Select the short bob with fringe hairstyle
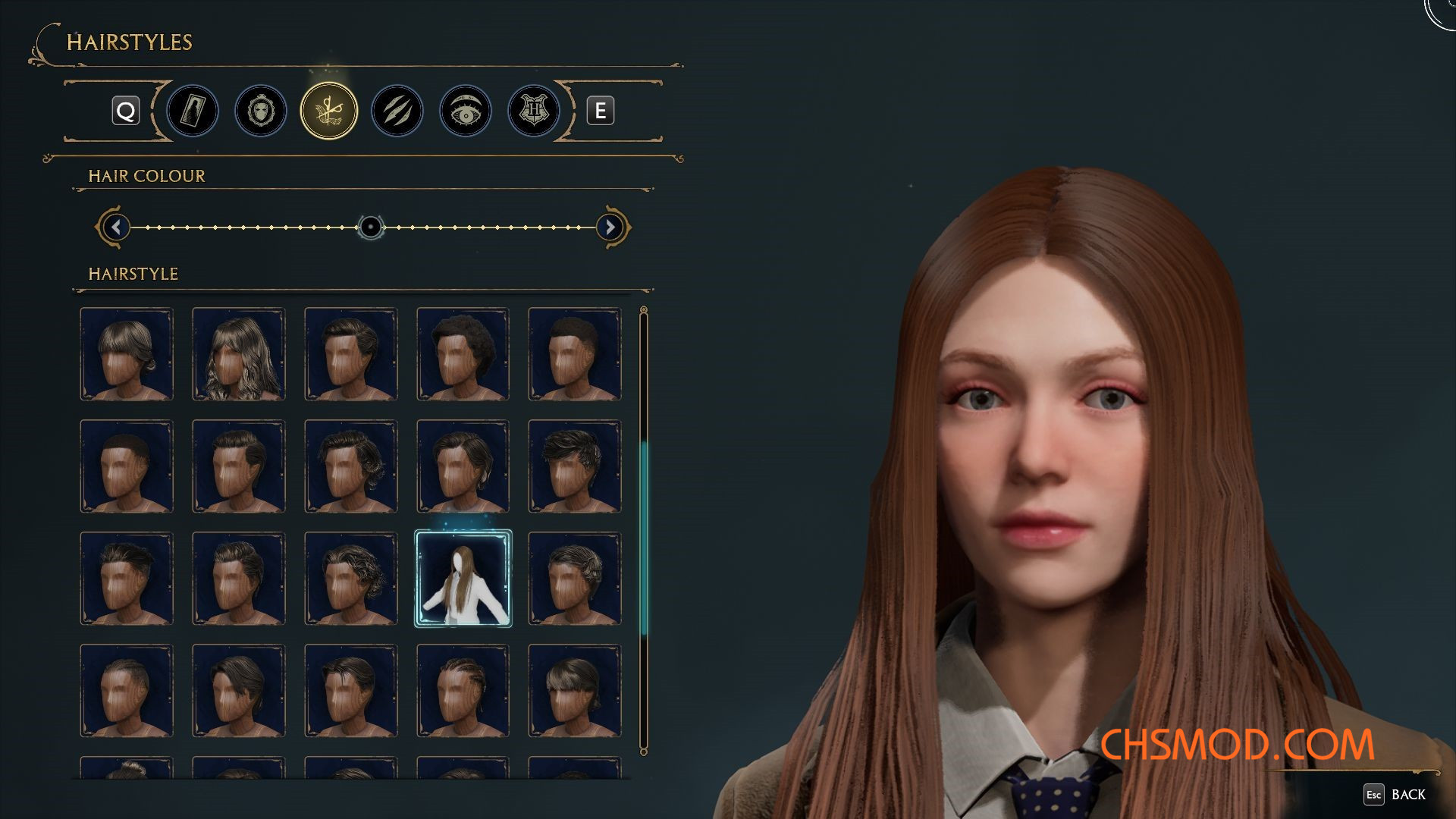1456x819 pixels. pyautogui.click(x=127, y=354)
